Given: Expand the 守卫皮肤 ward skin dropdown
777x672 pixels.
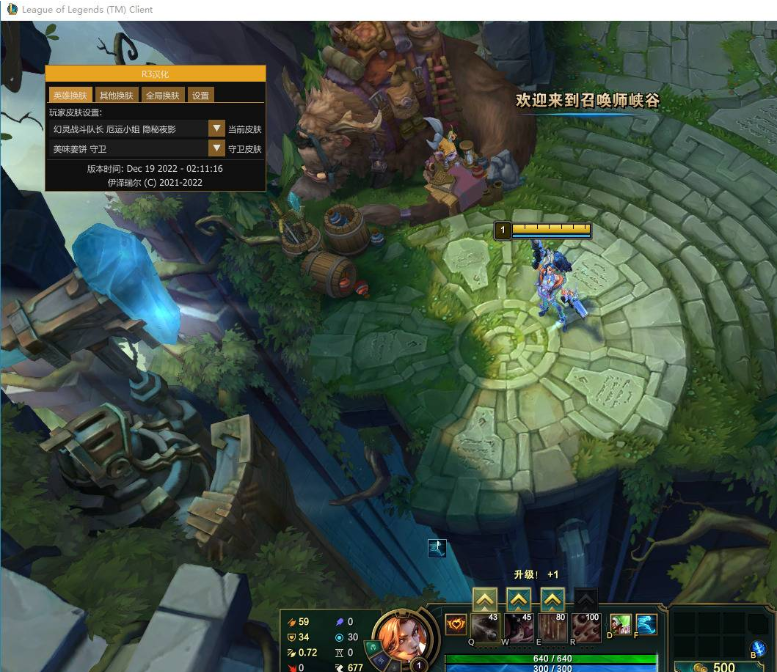Looking at the screenshot, I should (216, 148).
